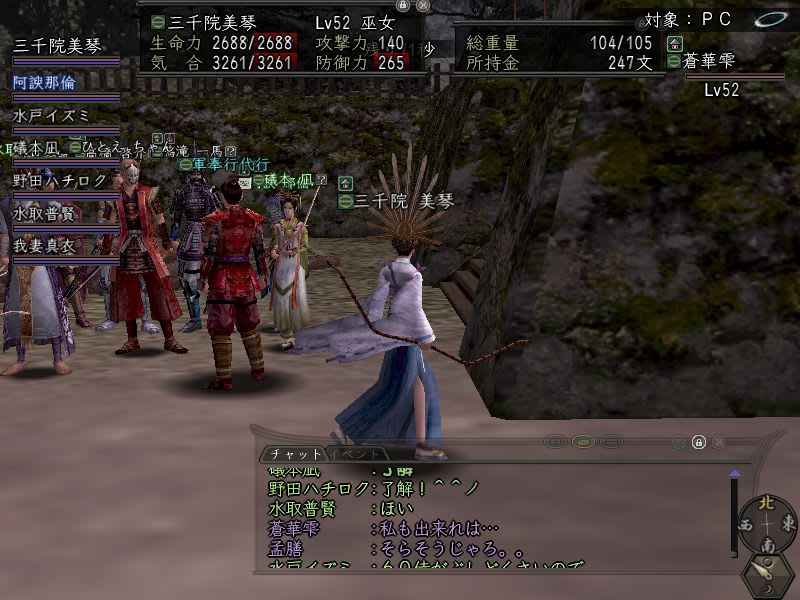Open the イベント event log tab
This screenshot has height=600, width=800.
352,454
